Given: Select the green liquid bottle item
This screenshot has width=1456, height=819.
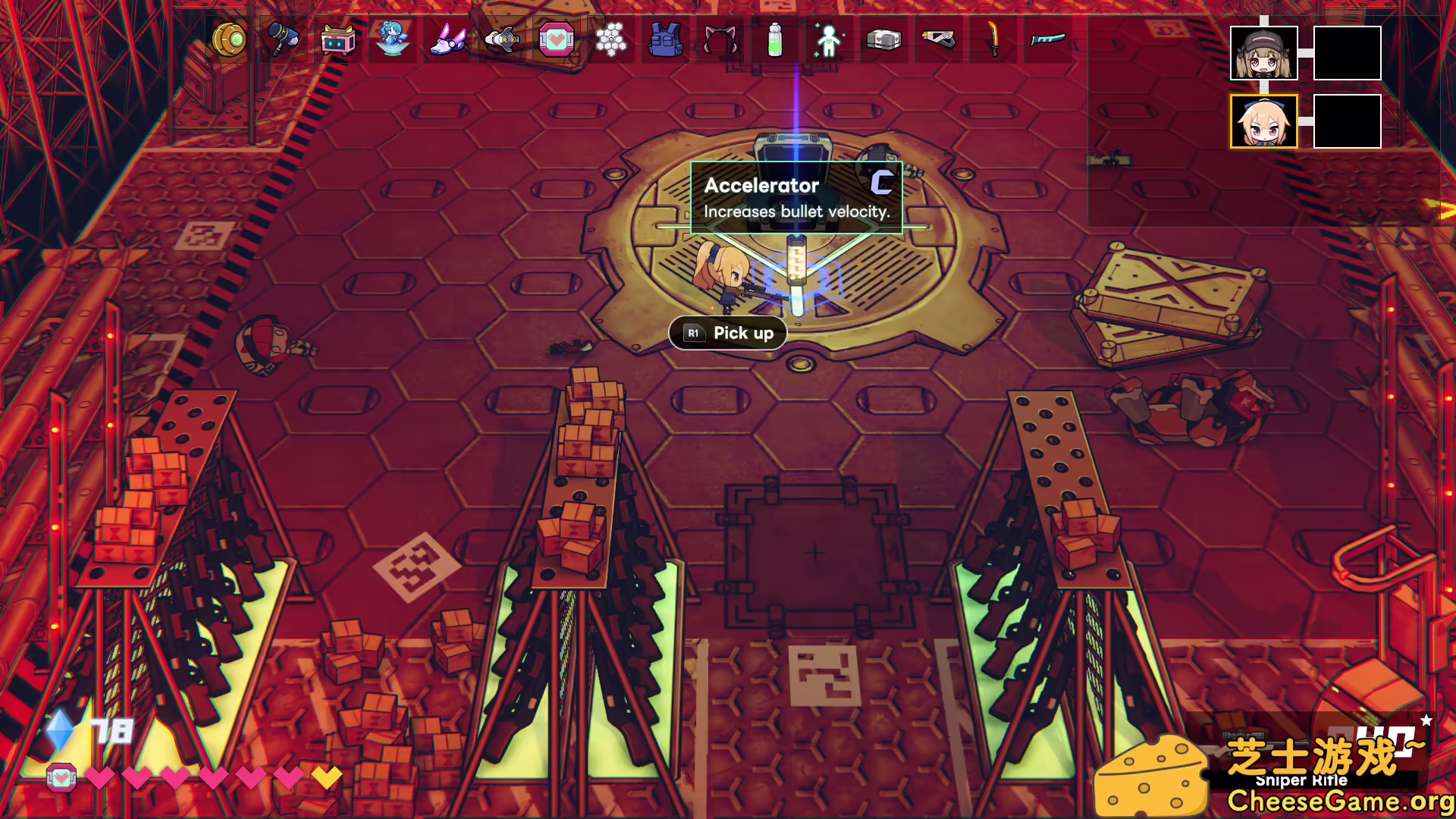Looking at the screenshot, I should click(x=774, y=39).
